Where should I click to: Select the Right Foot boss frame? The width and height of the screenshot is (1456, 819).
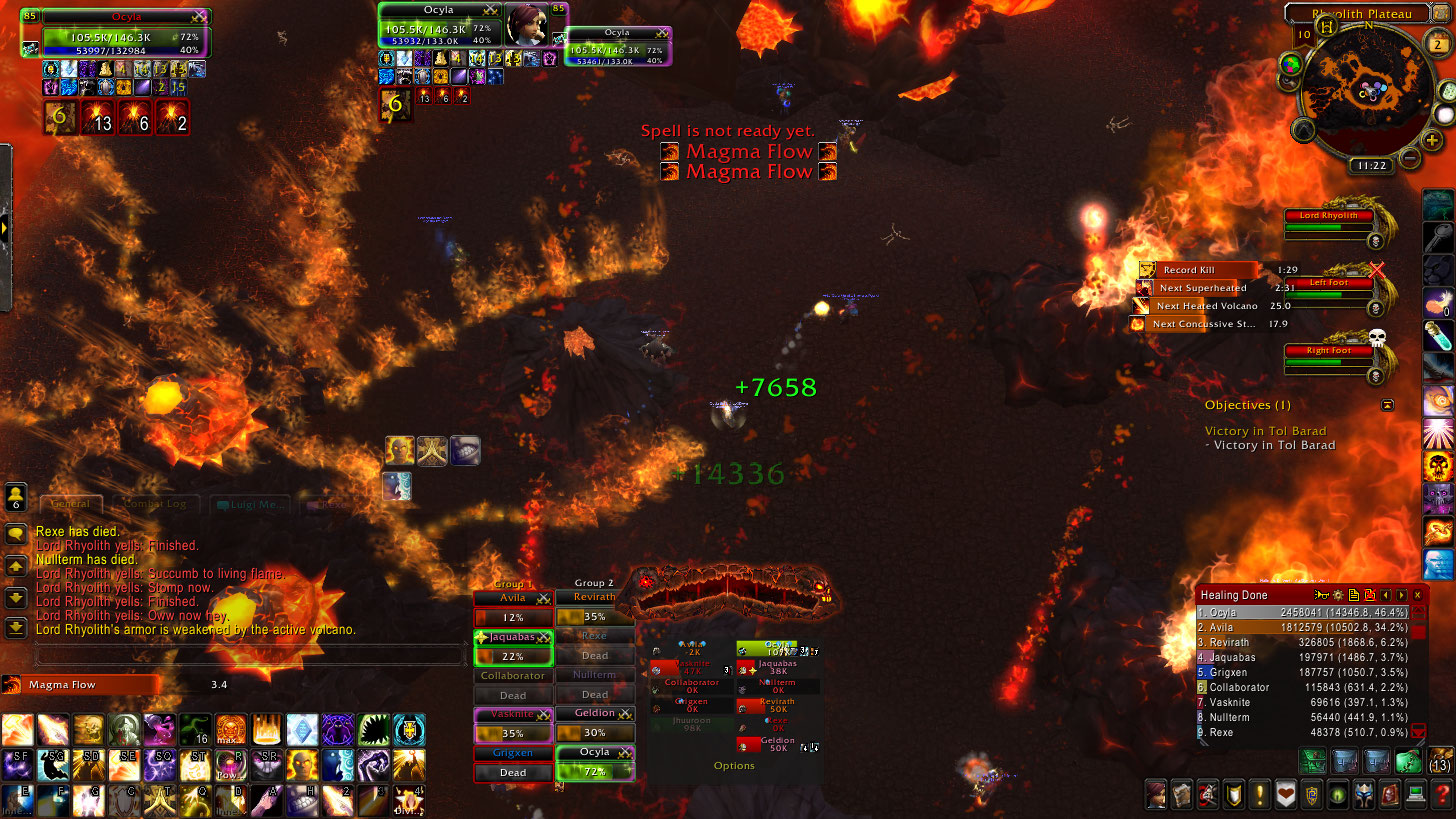point(1328,351)
